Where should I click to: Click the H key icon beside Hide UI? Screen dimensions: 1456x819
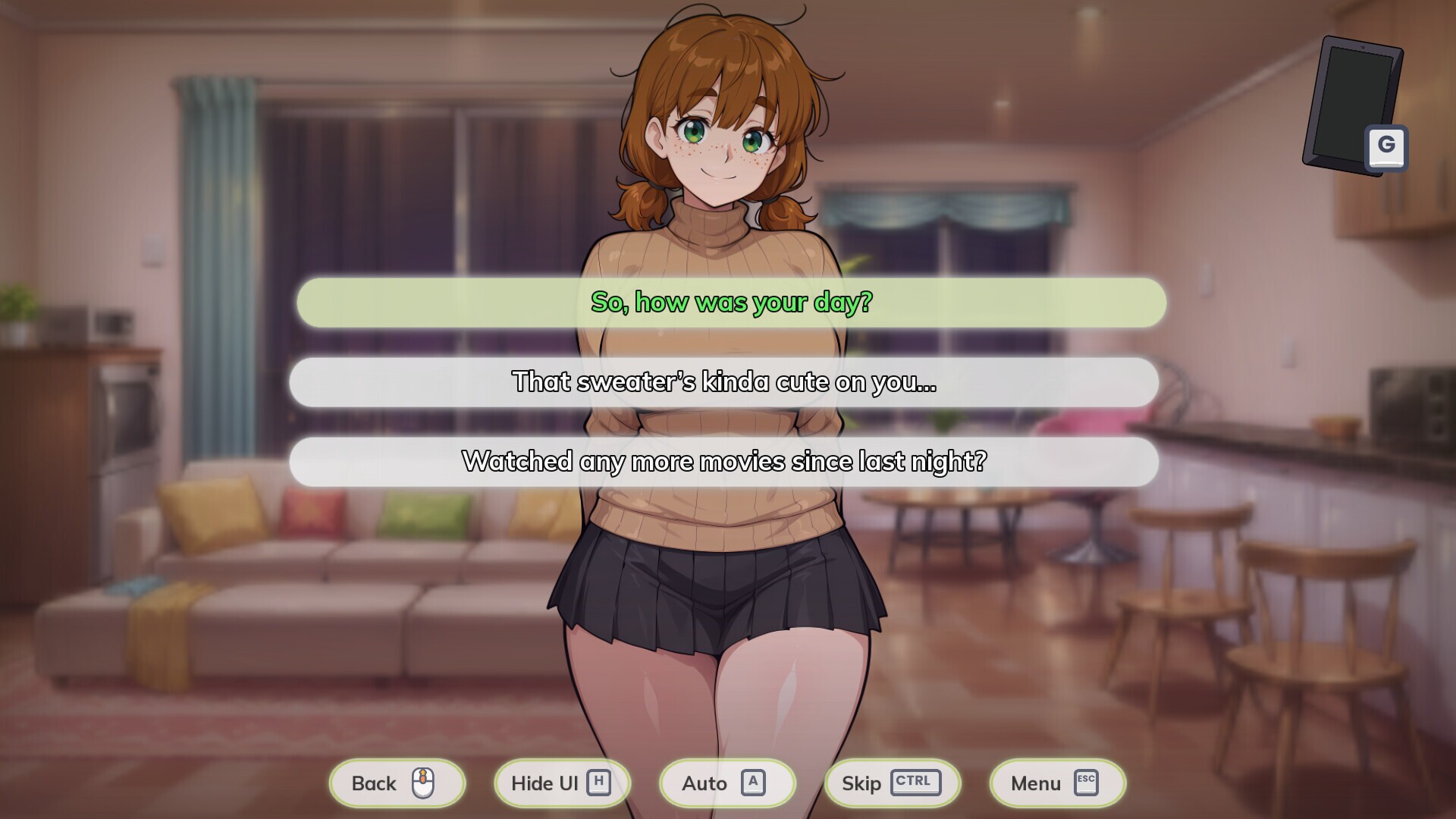[598, 783]
